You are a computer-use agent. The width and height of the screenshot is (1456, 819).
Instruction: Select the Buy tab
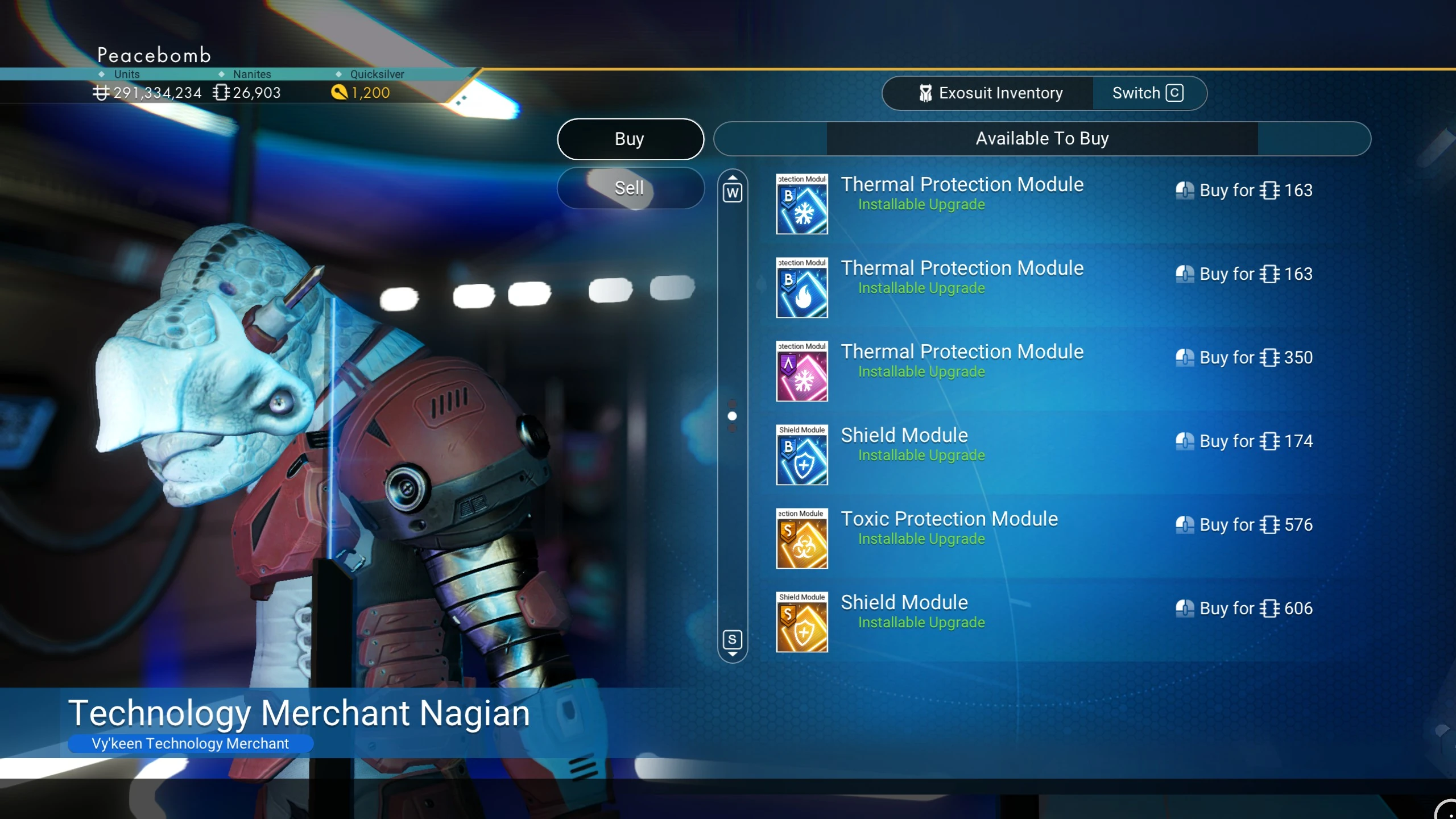pos(630,139)
